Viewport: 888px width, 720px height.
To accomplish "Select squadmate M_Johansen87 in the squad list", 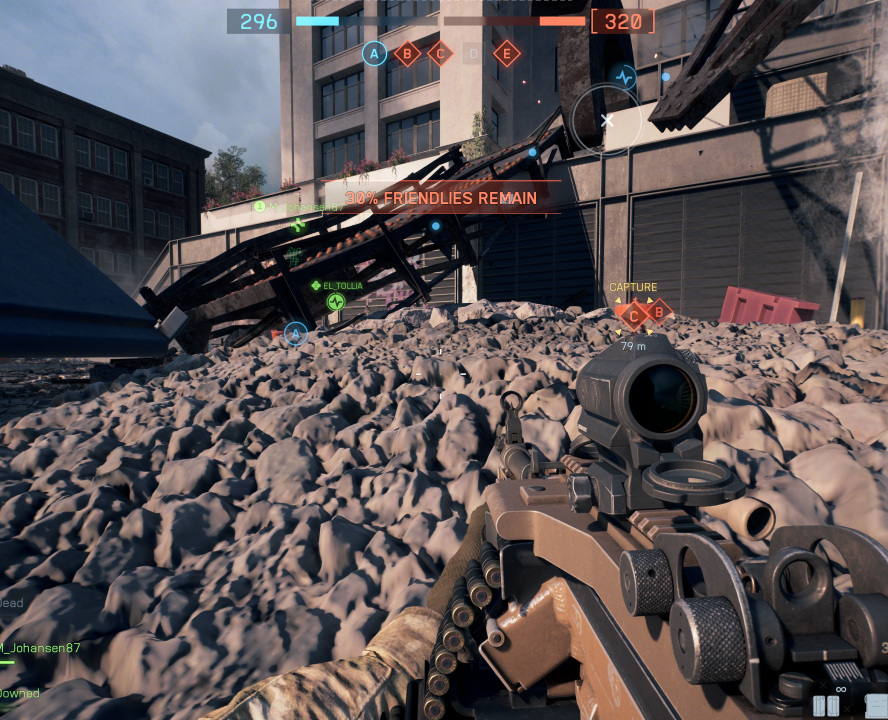I will click(40, 647).
